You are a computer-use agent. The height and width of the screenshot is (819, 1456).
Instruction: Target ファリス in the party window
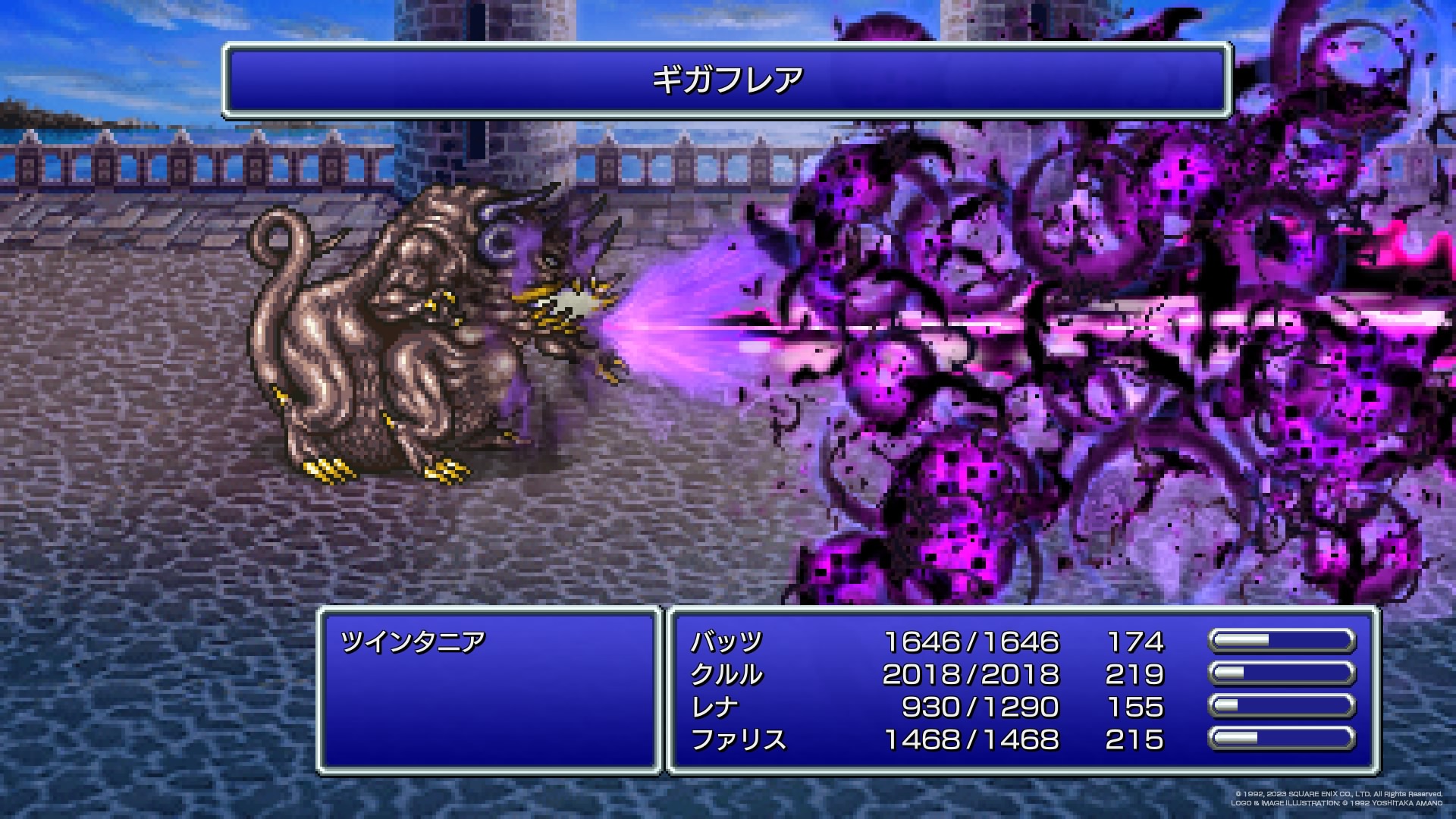738,740
